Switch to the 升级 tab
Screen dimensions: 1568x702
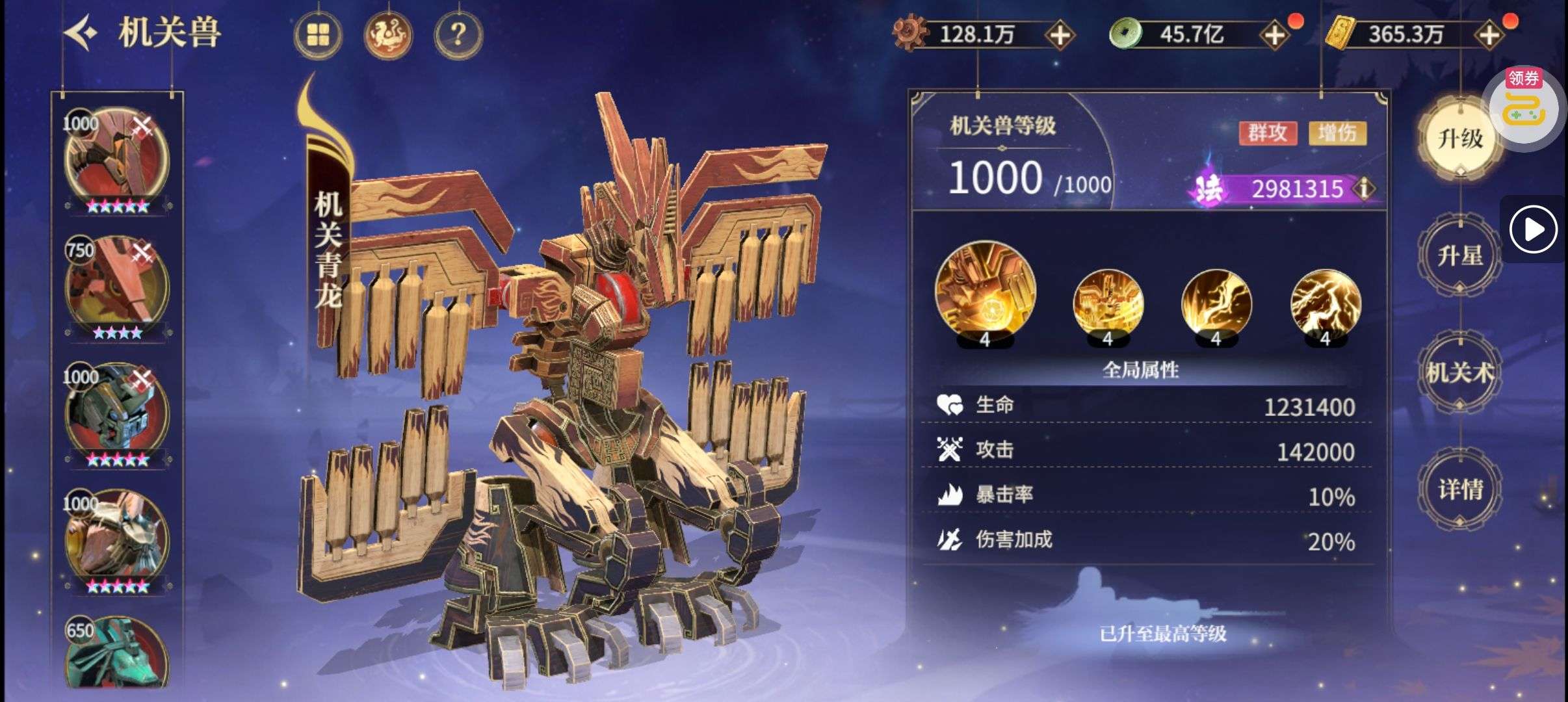(x=1460, y=138)
